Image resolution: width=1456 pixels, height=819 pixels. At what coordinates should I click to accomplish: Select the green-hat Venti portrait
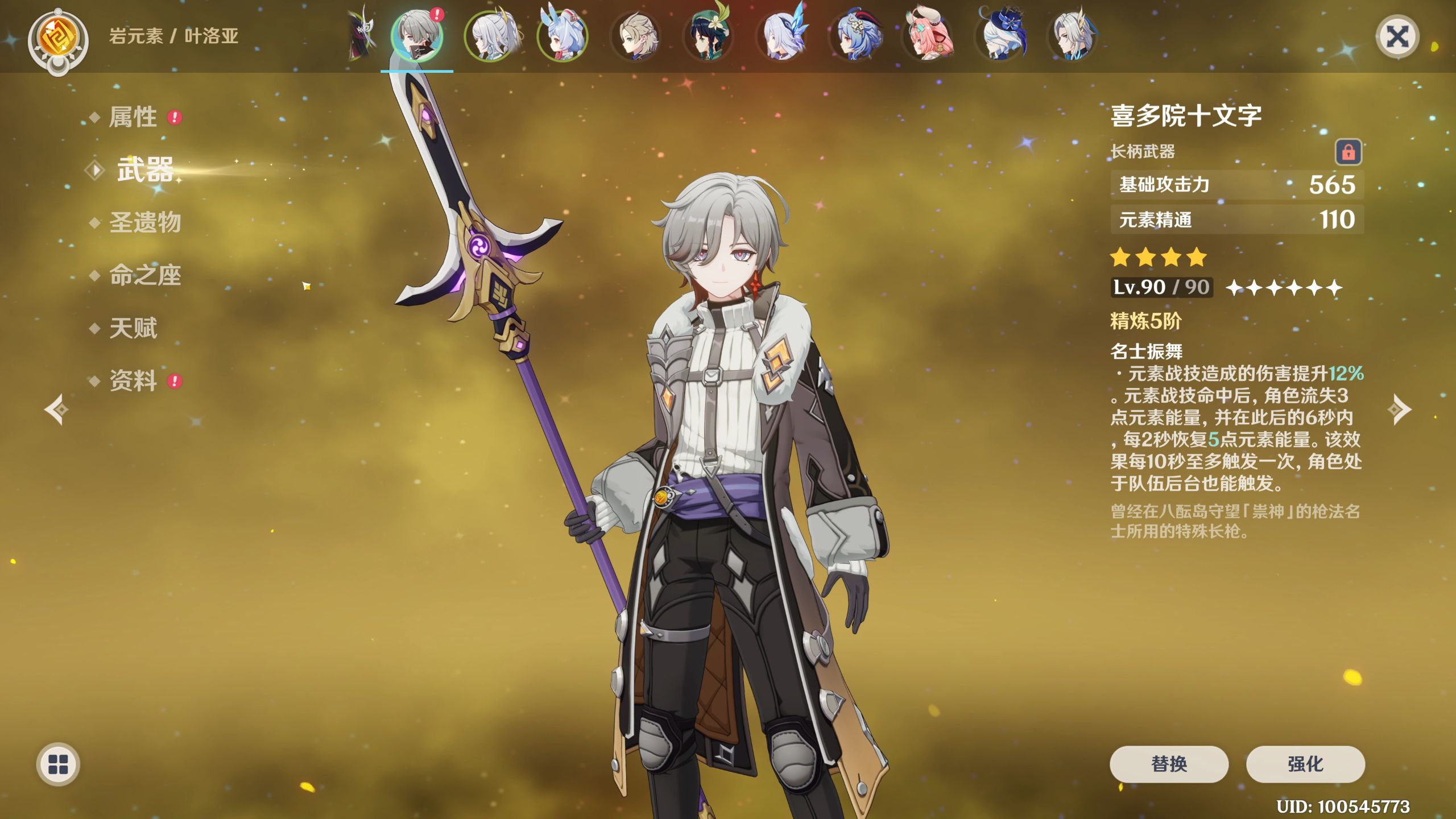(709, 36)
